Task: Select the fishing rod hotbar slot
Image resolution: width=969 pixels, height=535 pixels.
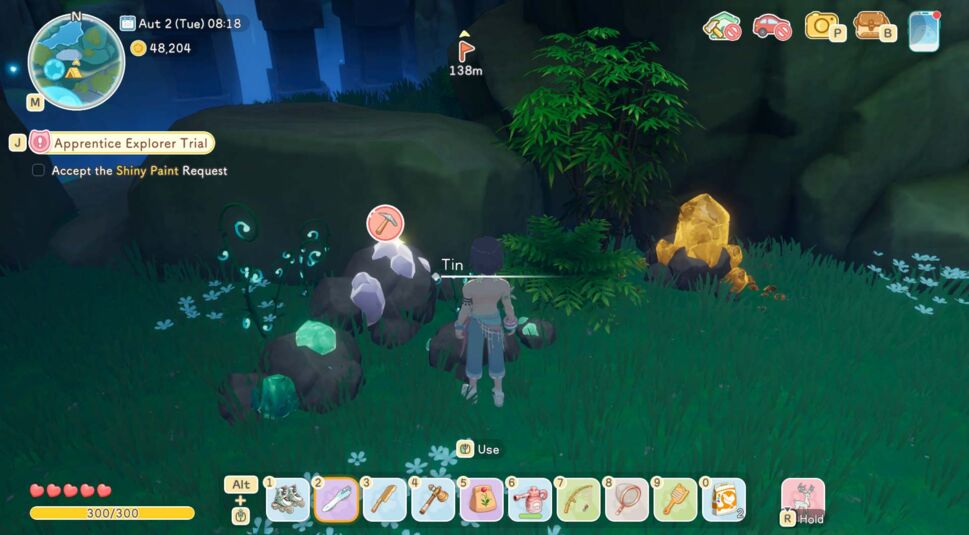Action: tap(578, 499)
